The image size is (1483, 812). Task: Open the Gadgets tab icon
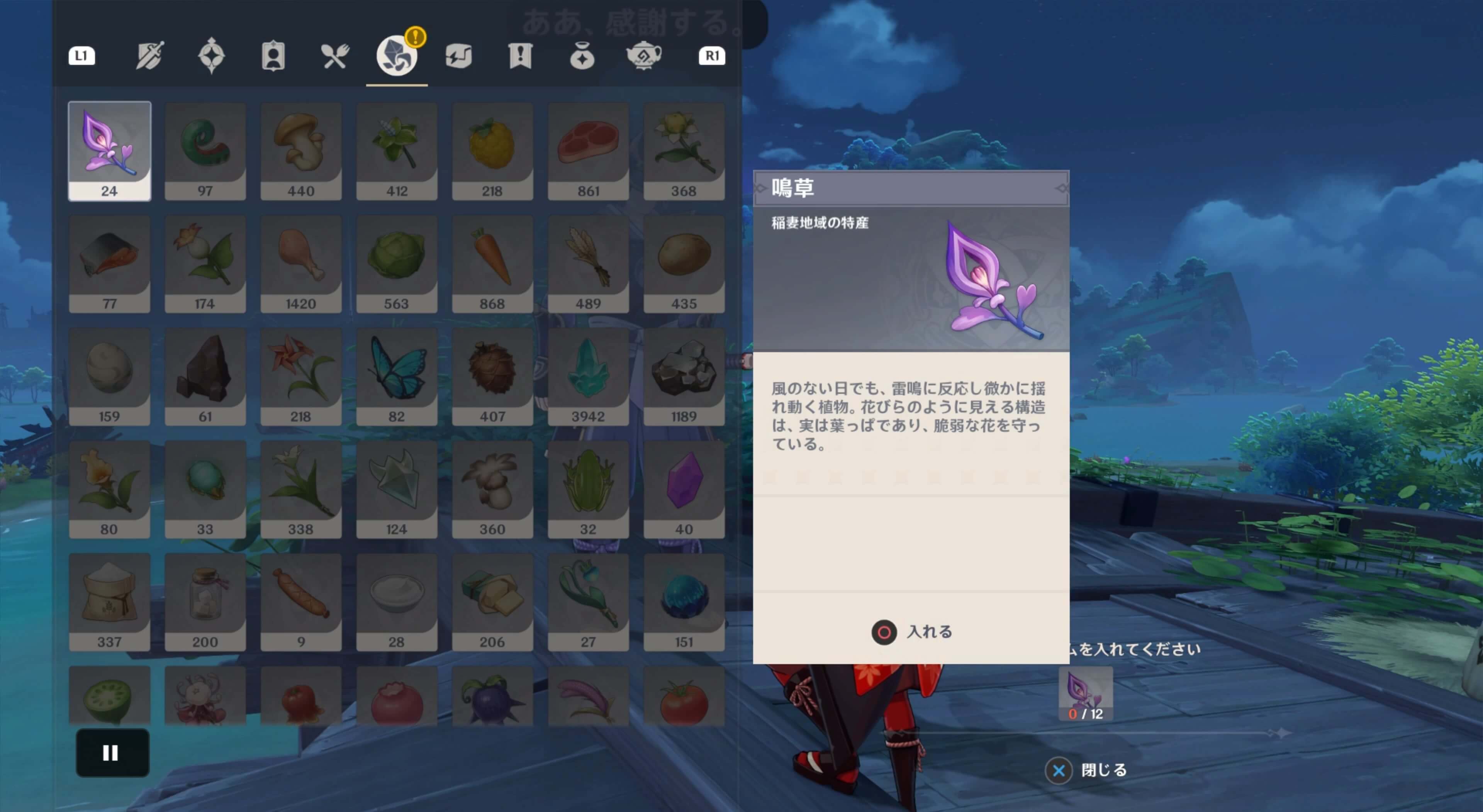click(x=458, y=56)
